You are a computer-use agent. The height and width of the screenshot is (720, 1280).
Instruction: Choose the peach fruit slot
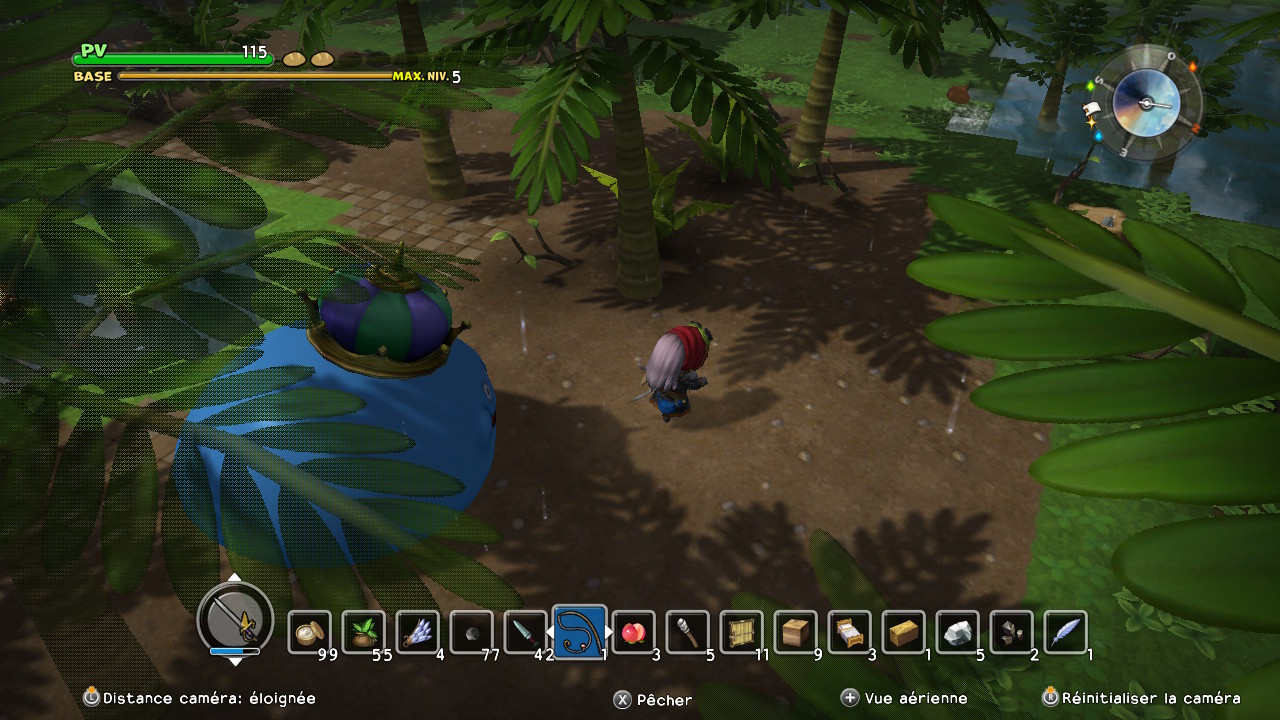(633, 632)
